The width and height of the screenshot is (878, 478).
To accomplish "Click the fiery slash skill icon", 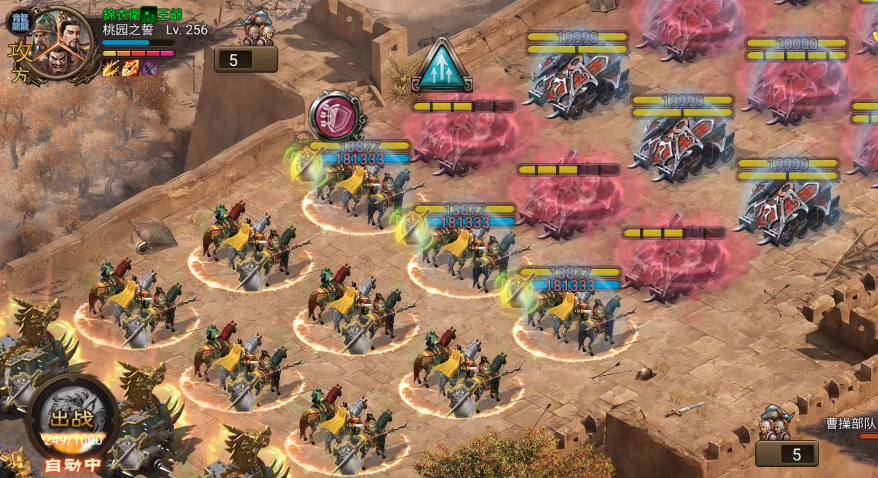I will point(110,68).
